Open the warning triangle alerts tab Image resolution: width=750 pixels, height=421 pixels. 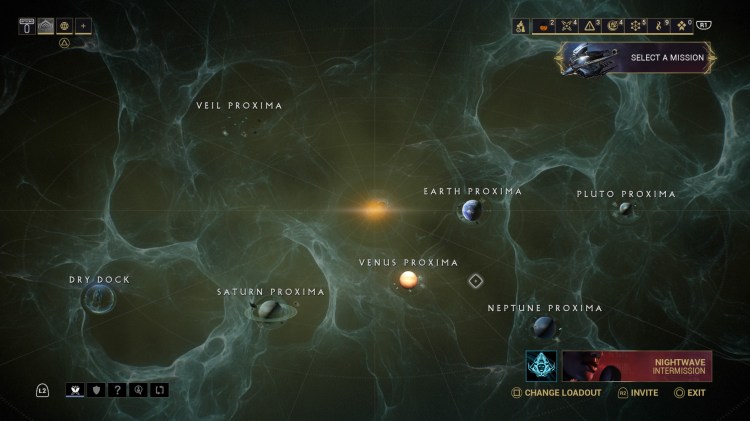pyautogui.click(x=591, y=26)
